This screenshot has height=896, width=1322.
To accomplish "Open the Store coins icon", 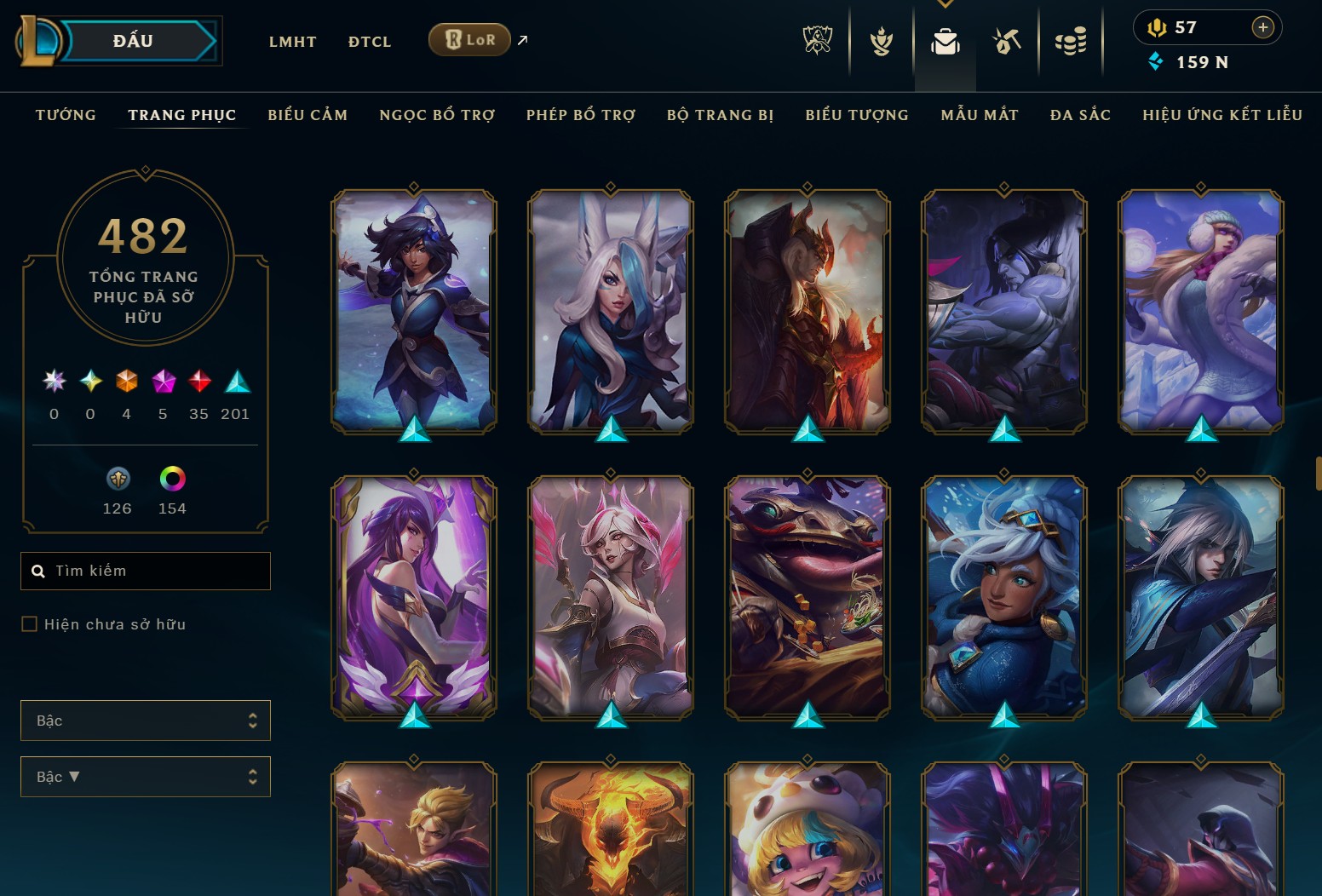I will (1072, 40).
